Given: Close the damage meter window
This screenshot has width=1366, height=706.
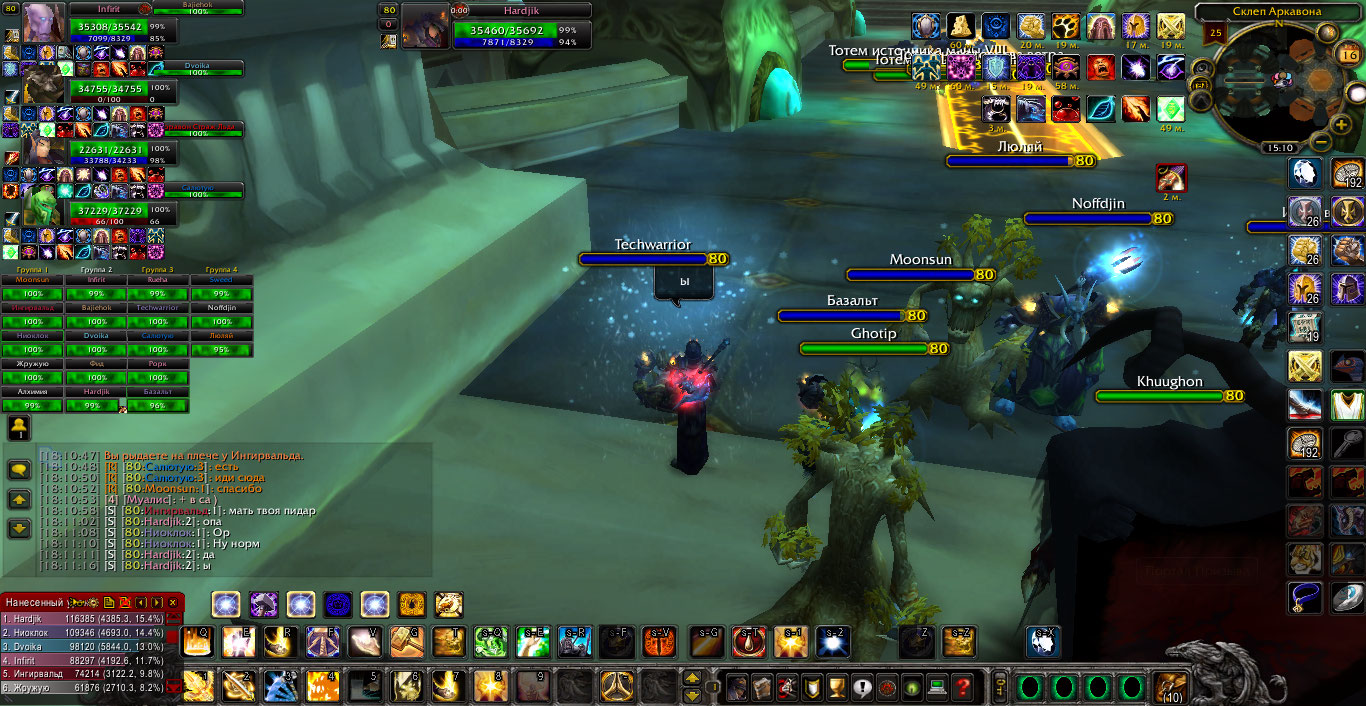Looking at the screenshot, I should click(172, 603).
